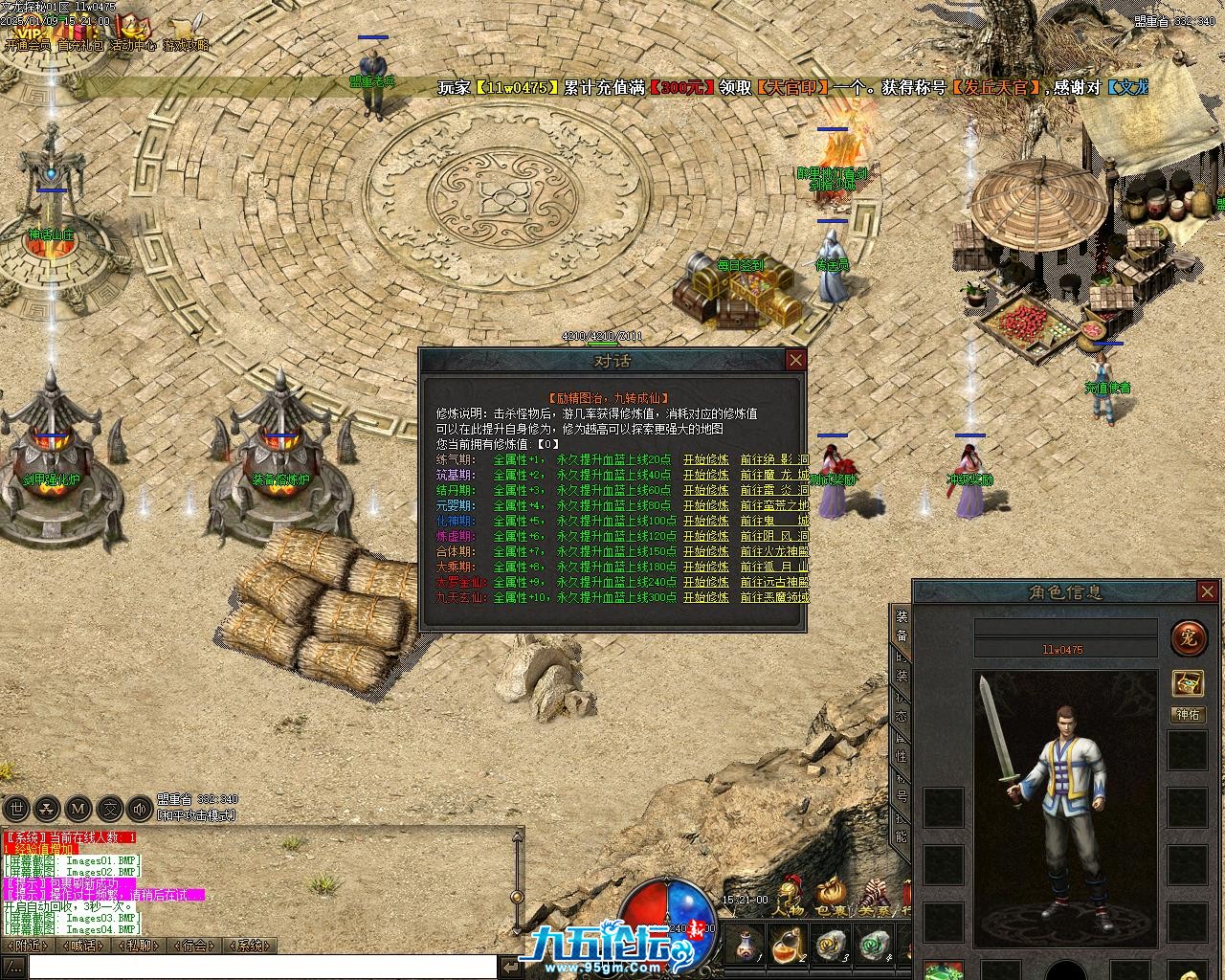Click the 神佑 button in character panel
This screenshot has height=980, width=1225.
(x=1188, y=715)
